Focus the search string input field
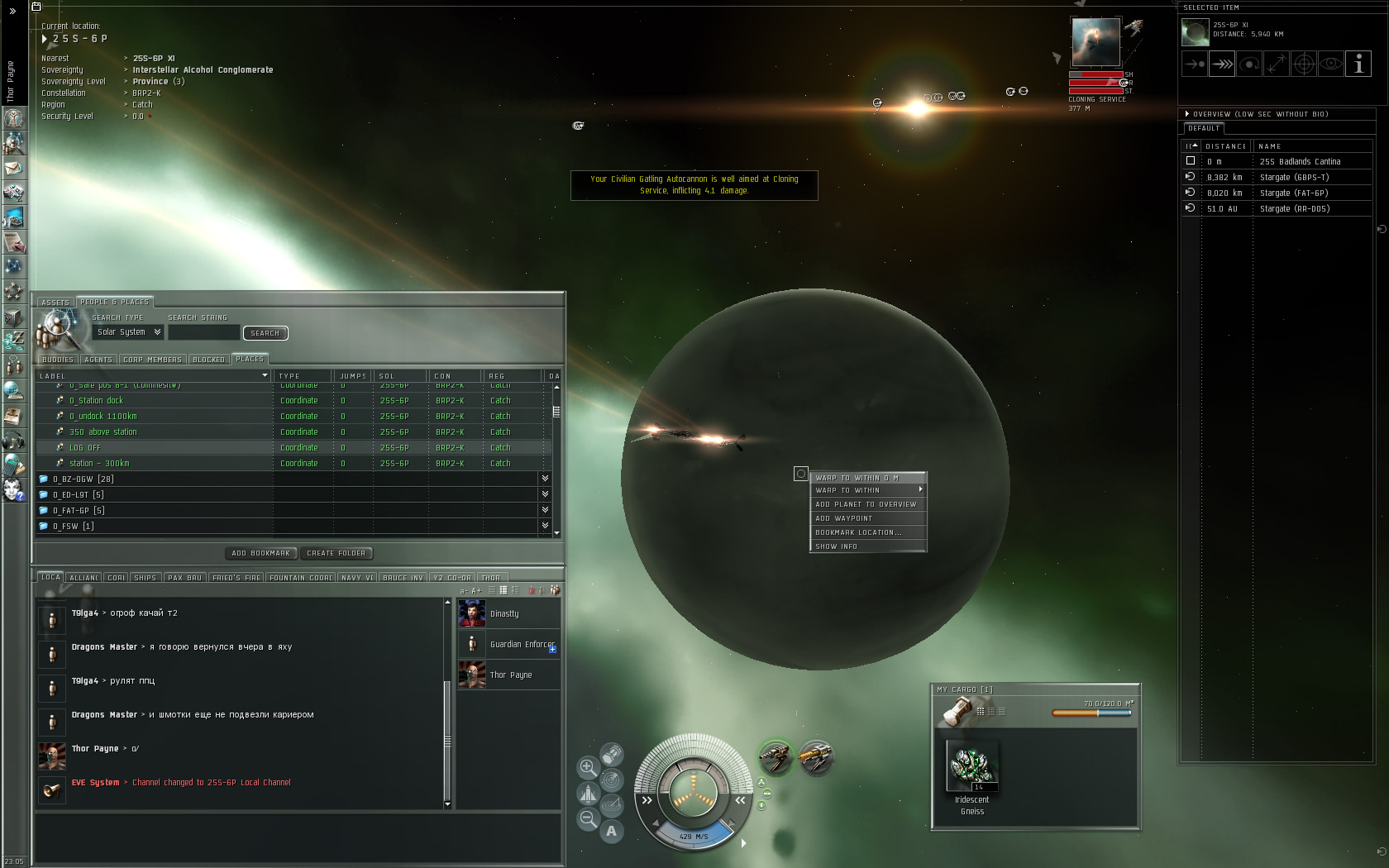This screenshot has width=1389, height=868. (203, 332)
